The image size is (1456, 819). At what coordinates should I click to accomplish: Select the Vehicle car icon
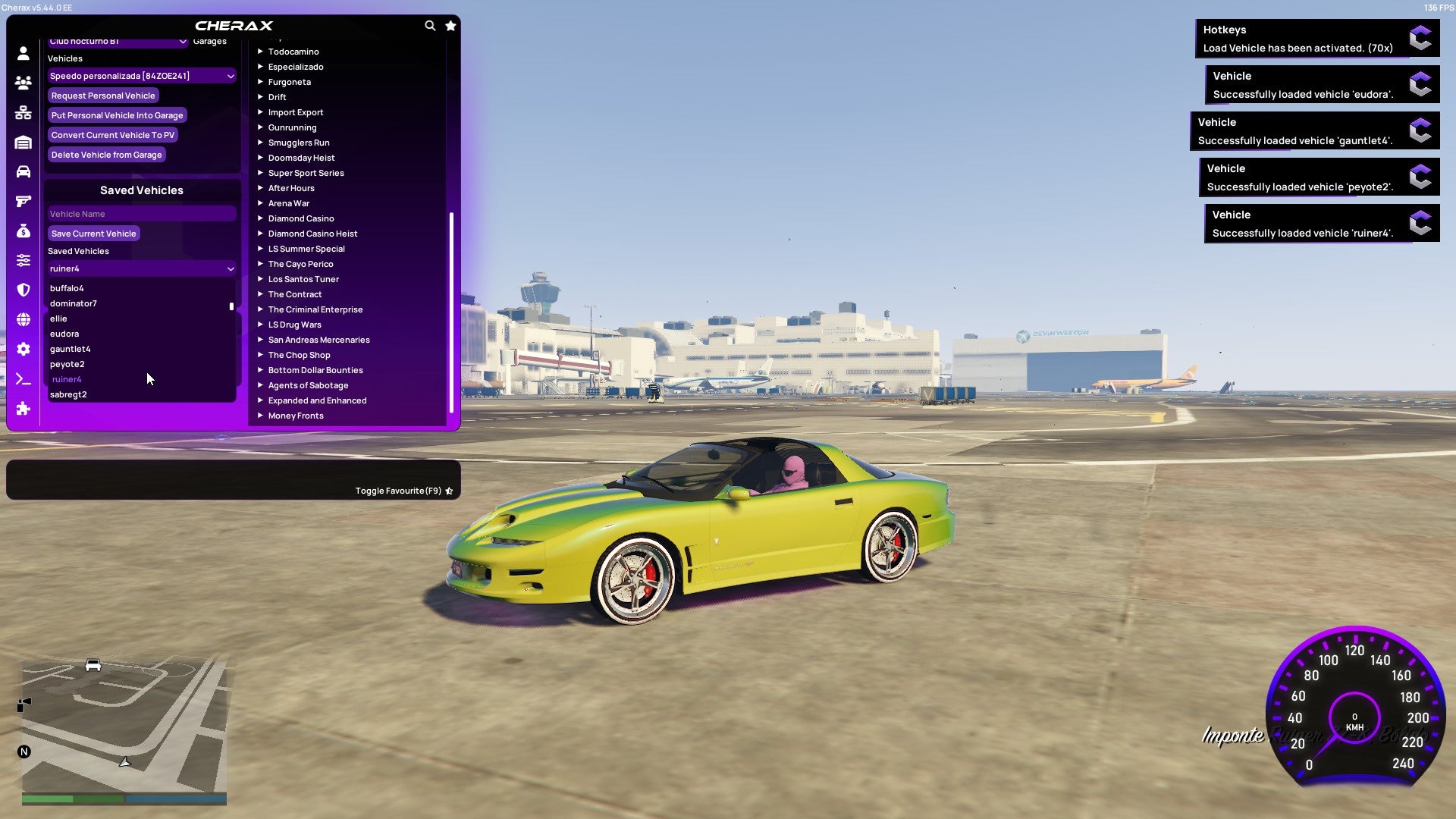coord(23,171)
